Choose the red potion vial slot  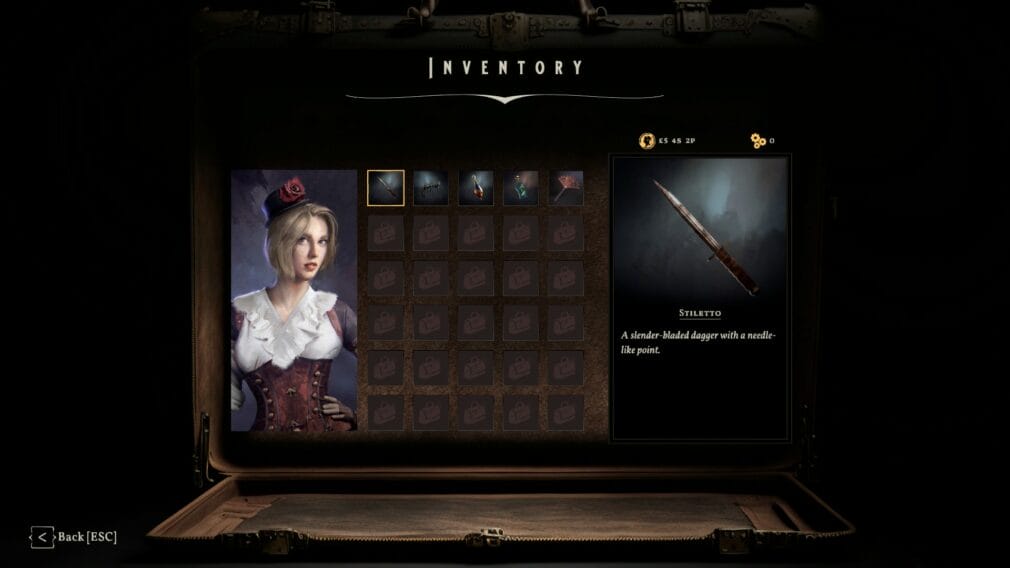click(476, 188)
